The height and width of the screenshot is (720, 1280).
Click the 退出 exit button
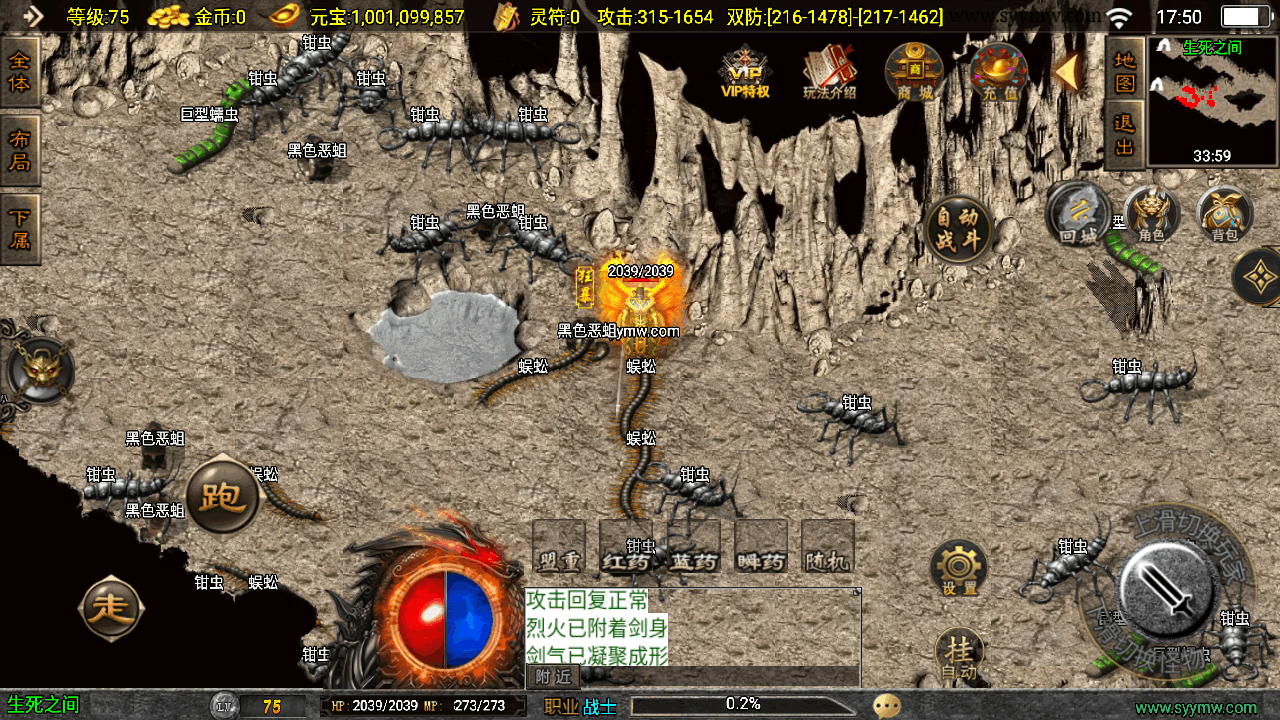point(1125,134)
